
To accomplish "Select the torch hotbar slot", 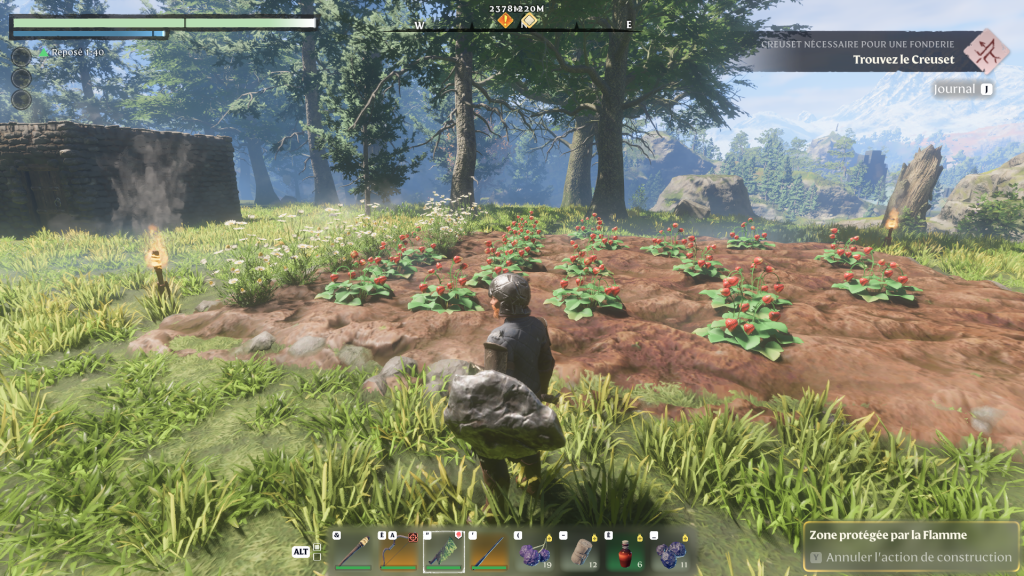I will pyautogui.click(x=352, y=550).
